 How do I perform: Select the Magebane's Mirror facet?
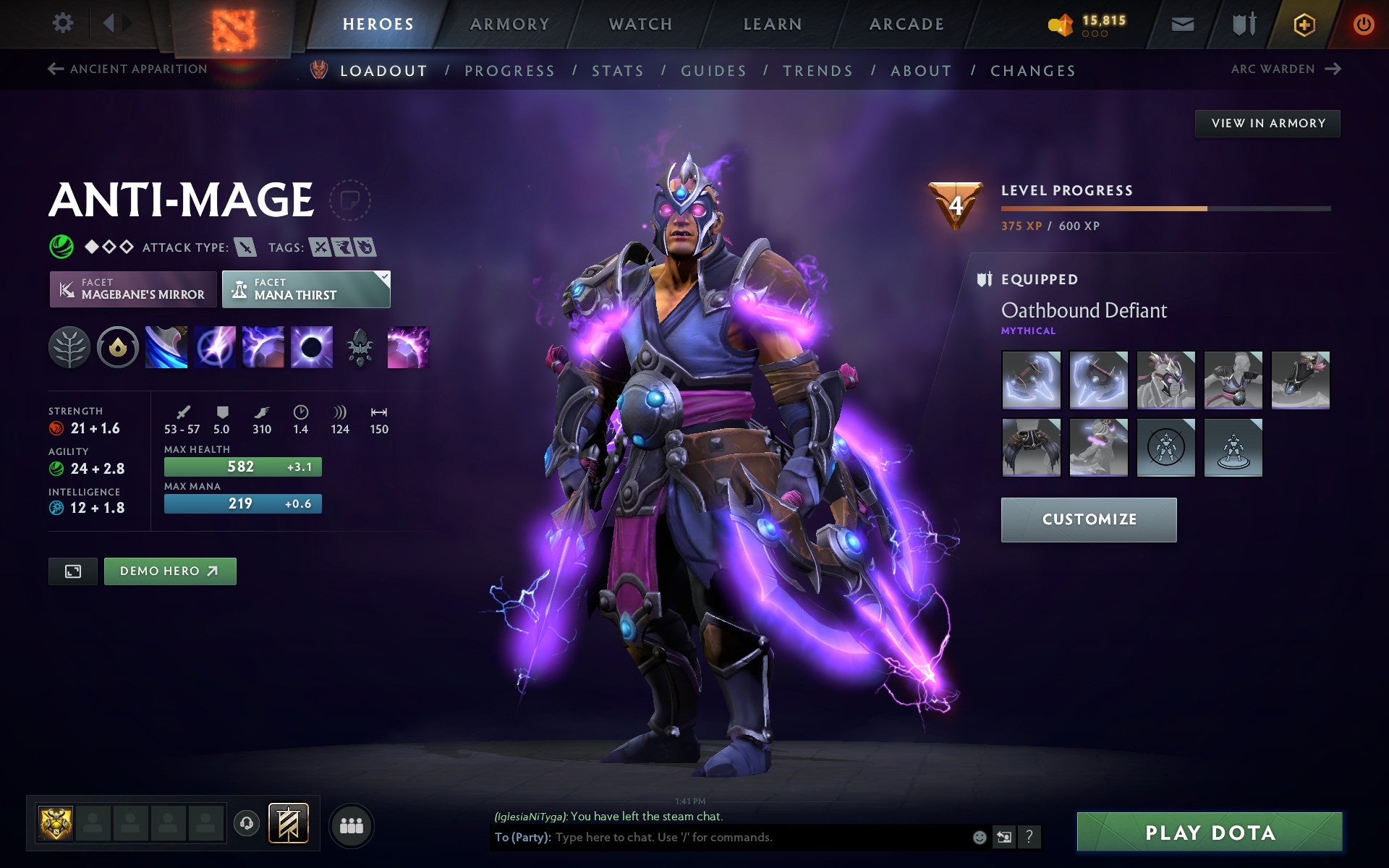pyautogui.click(x=132, y=289)
